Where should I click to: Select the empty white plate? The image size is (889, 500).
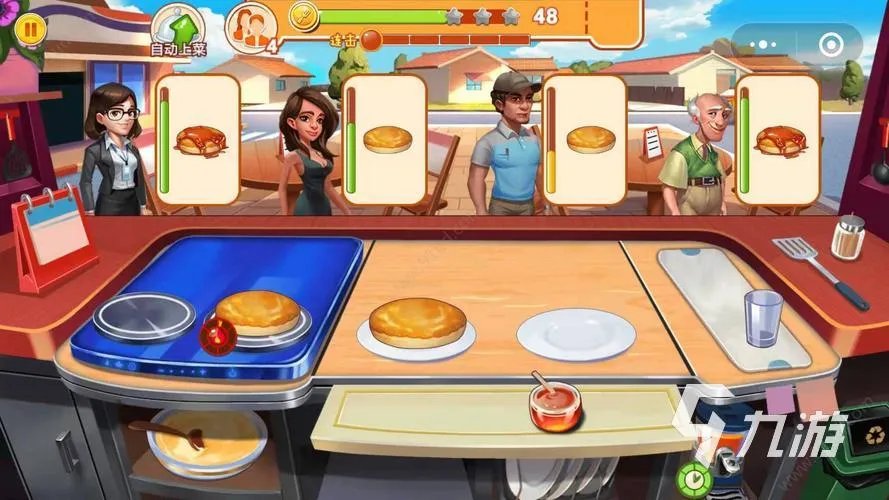coord(575,333)
